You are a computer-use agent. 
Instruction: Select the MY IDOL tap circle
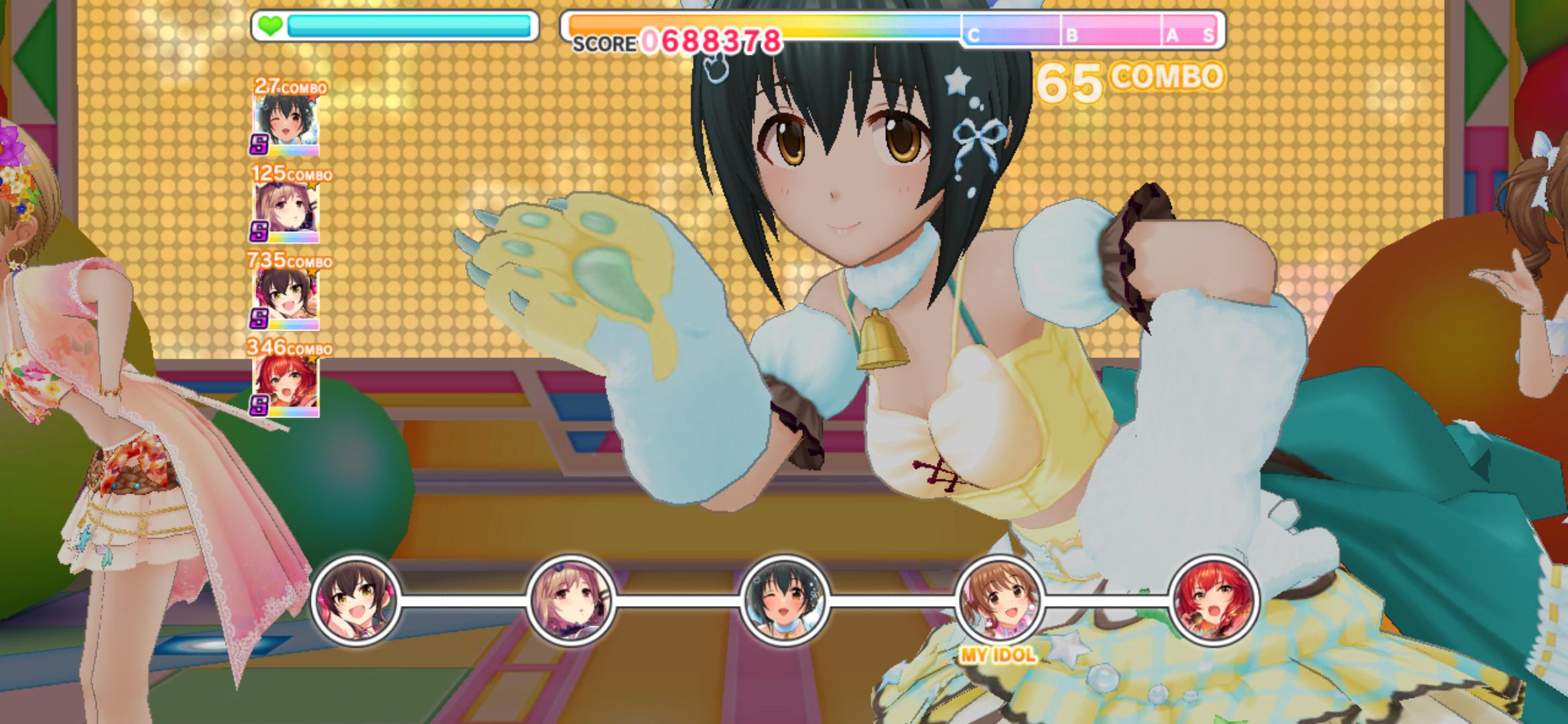(x=998, y=599)
